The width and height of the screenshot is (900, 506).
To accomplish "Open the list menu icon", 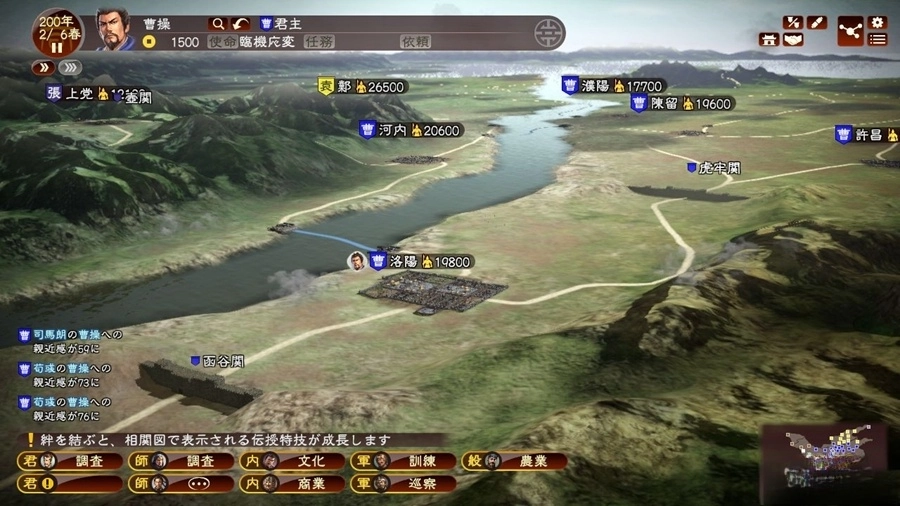I will click(x=878, y=40).
